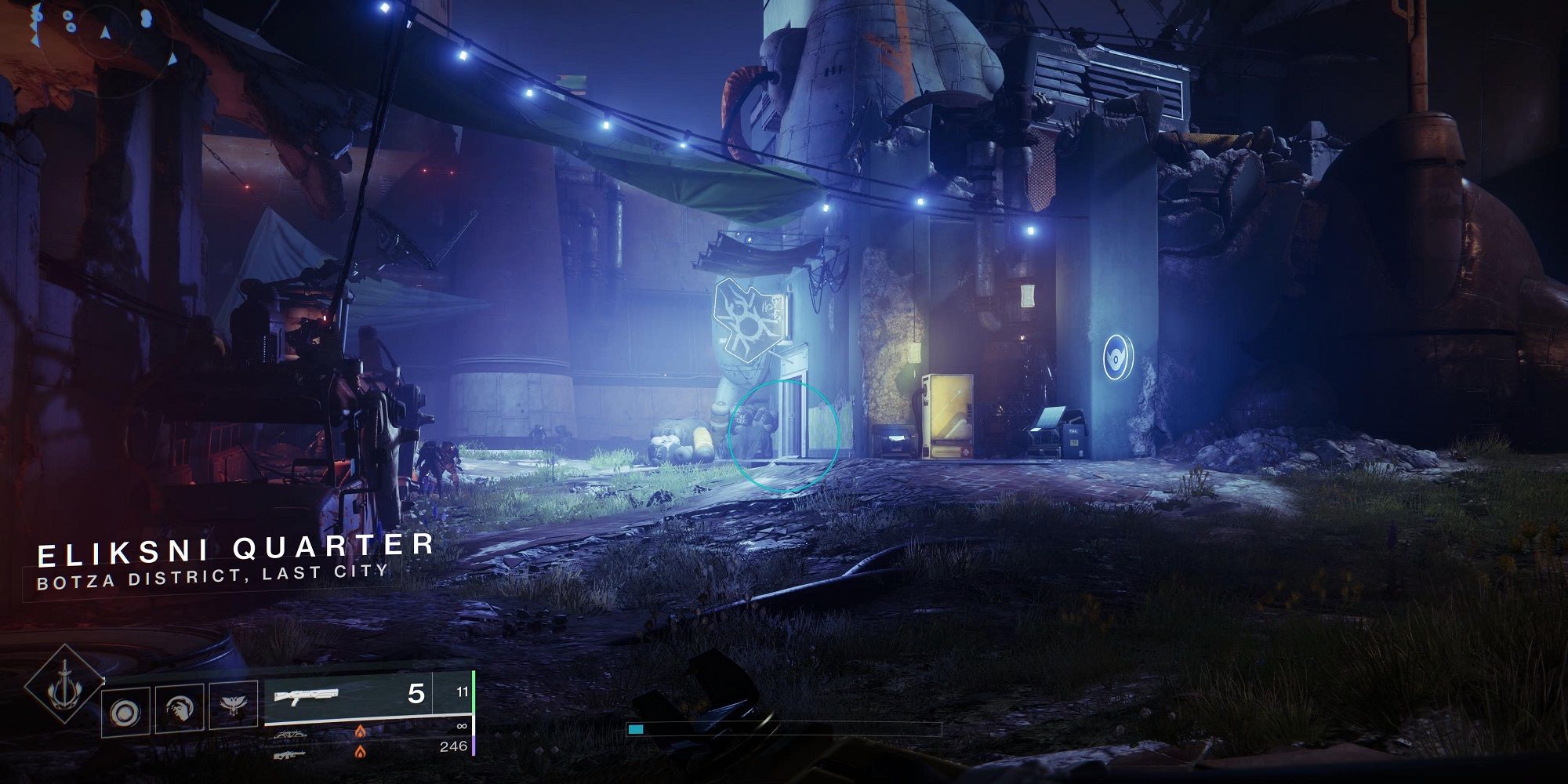Select the bow icon with infinite ammo
The height and width of the screenshot is (784, 1568).
[x=290, y=735]
